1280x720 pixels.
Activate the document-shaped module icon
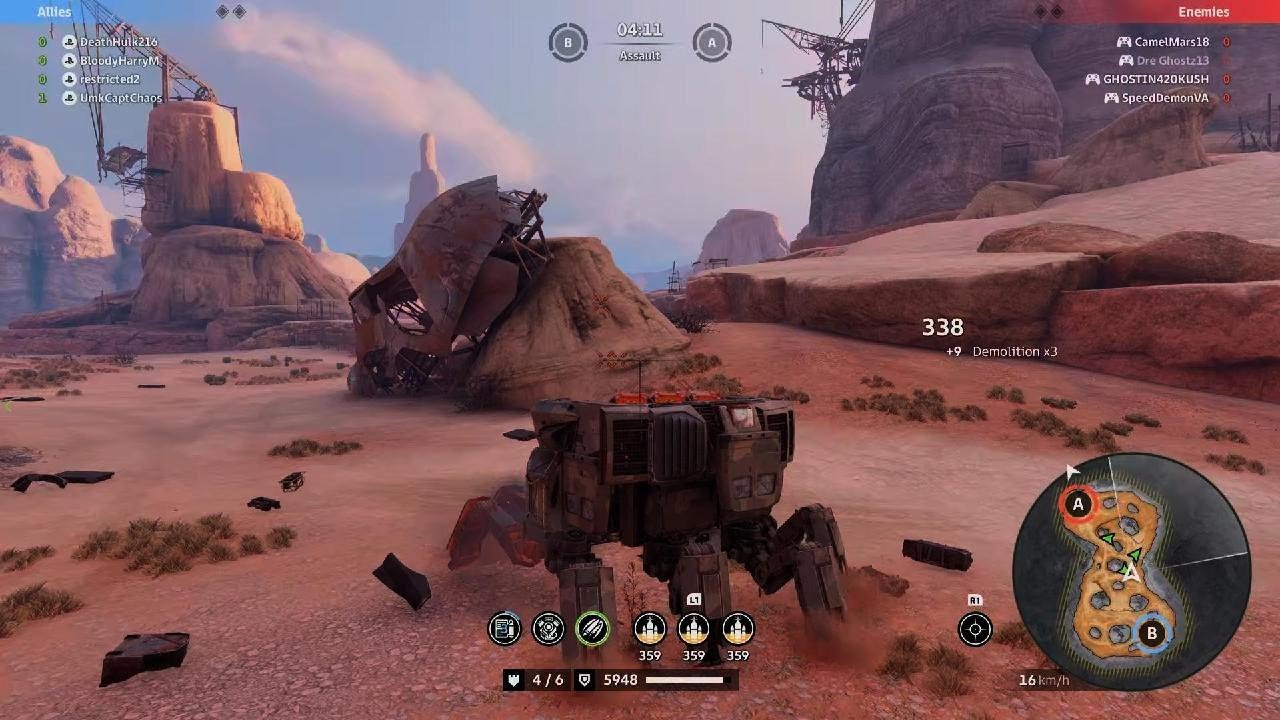(505, 629)
